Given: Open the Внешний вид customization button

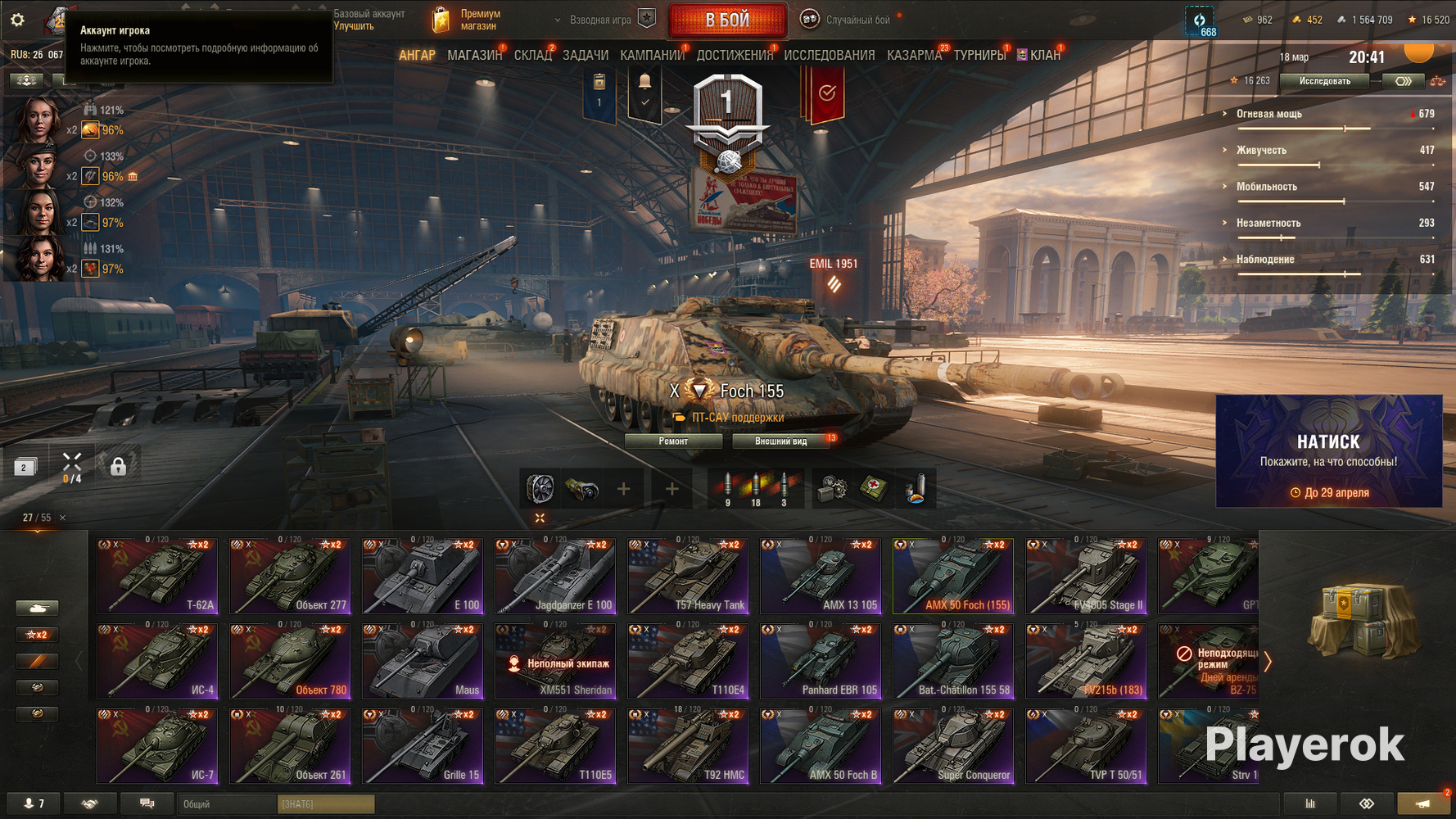Looking at the screenshot, I should [780, 441].
